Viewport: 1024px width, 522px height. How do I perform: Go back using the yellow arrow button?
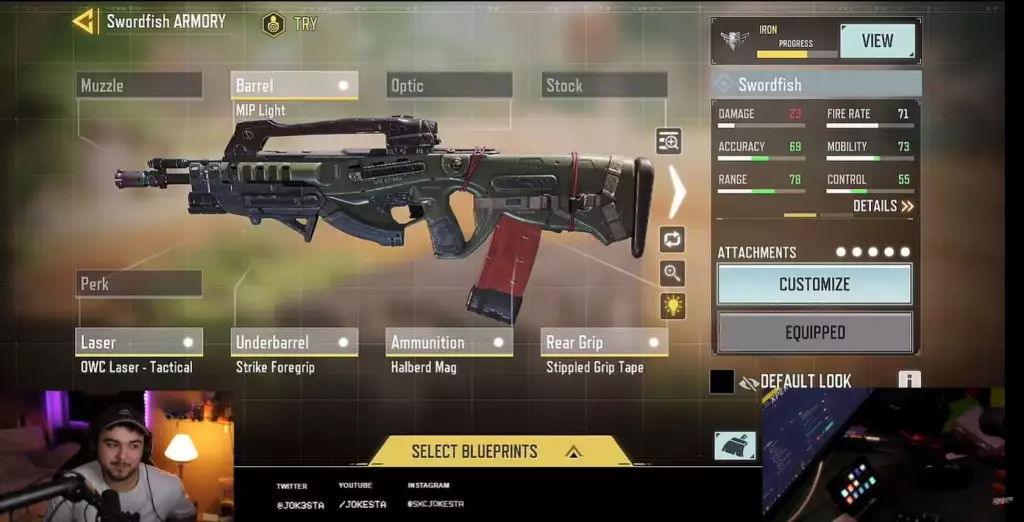click(85, 21)
